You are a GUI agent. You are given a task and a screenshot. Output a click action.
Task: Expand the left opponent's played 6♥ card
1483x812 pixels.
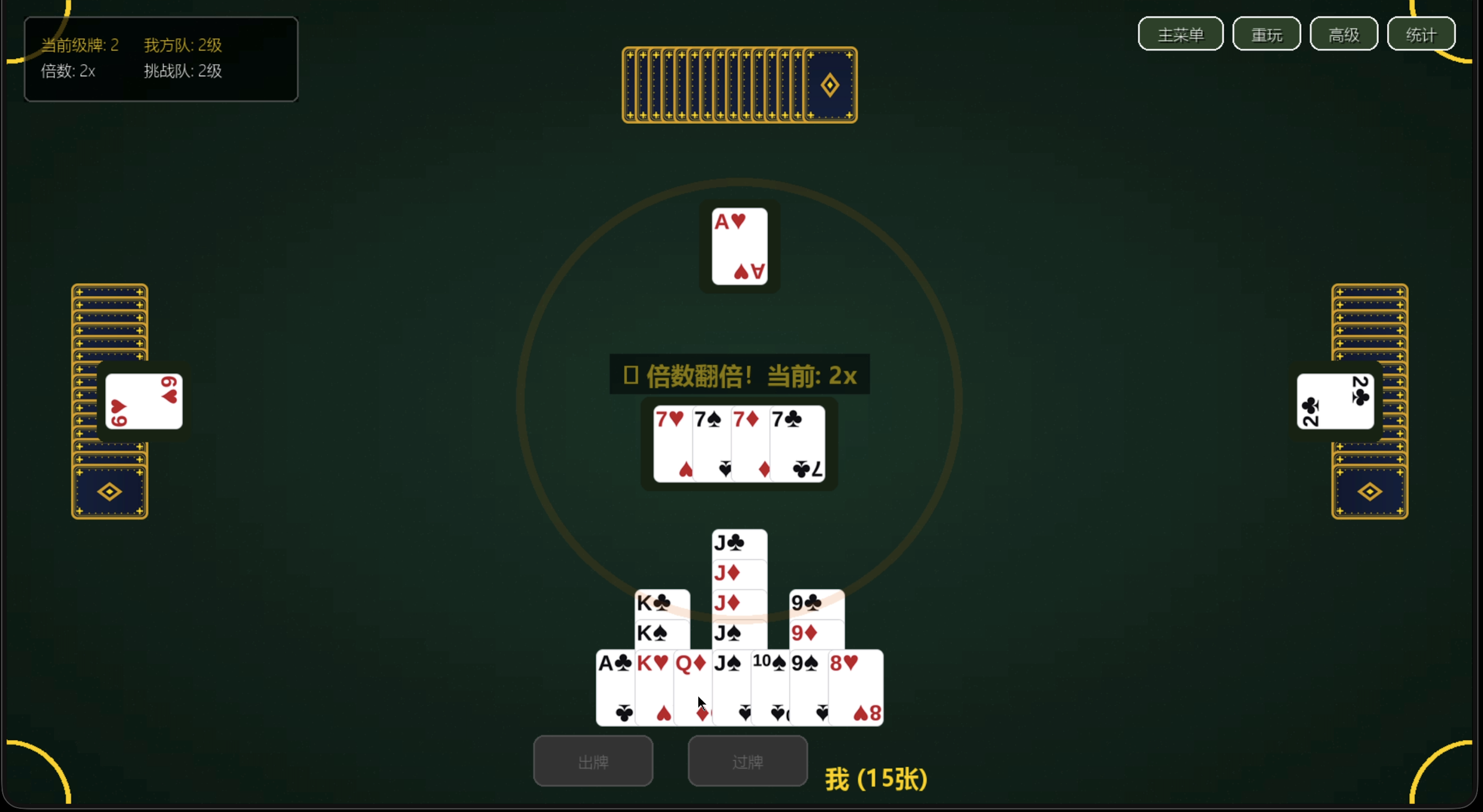pos(144,401)
